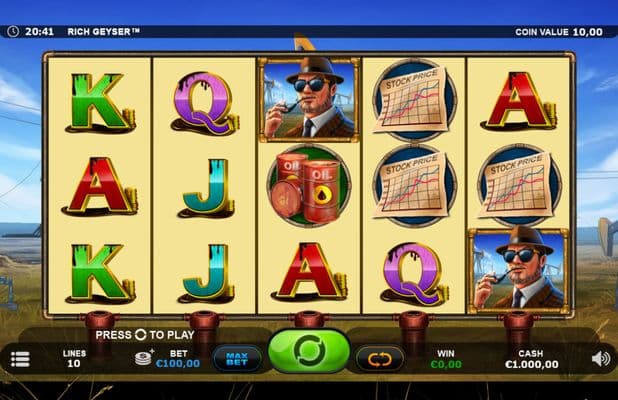Set the maximum bet with Max Bet
Image resolution: width=618 pixels, height=400 pixels.
[x=237, y=358]
